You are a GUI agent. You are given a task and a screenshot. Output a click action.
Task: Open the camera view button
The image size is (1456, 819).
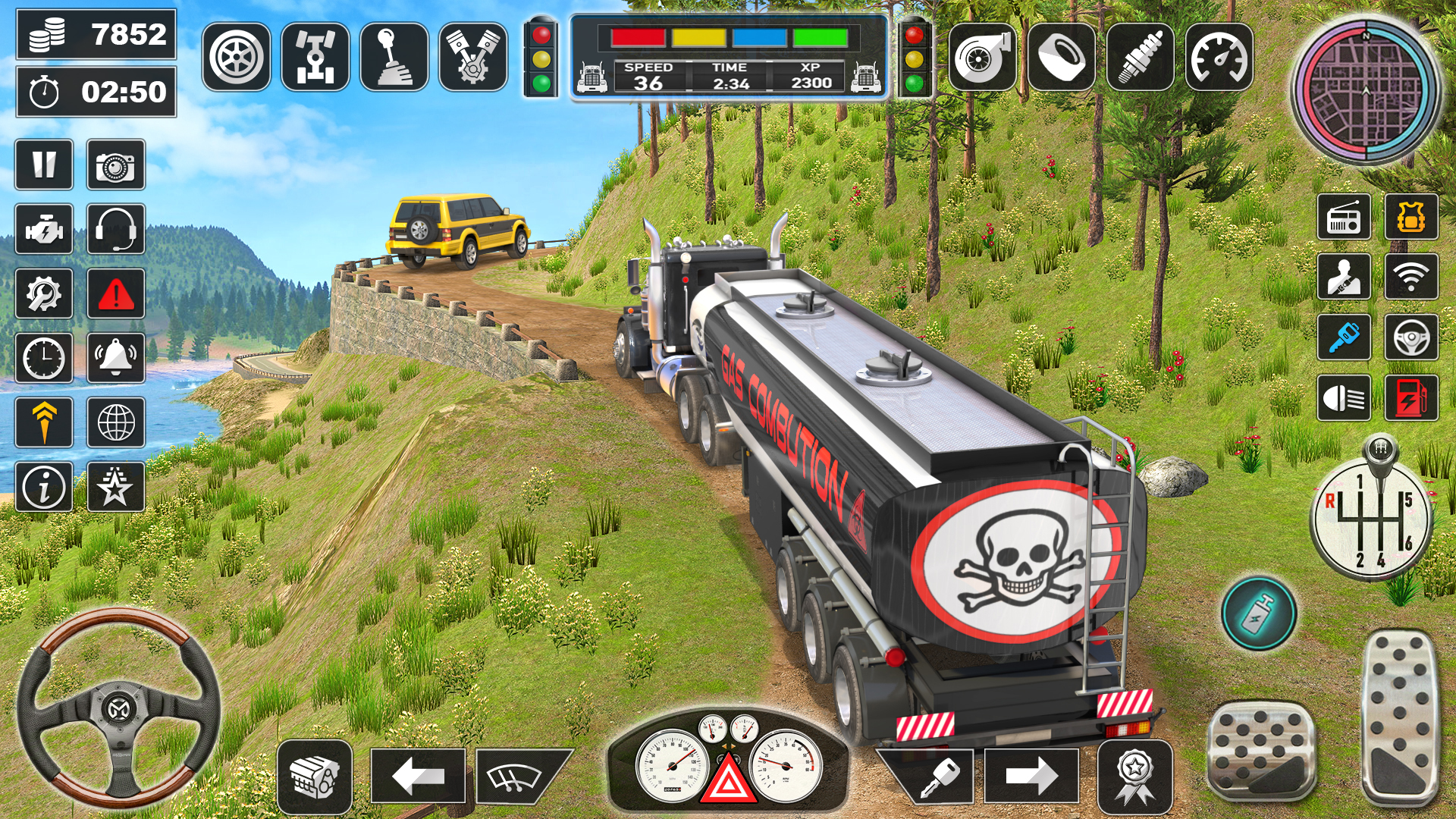pos(115,165)
